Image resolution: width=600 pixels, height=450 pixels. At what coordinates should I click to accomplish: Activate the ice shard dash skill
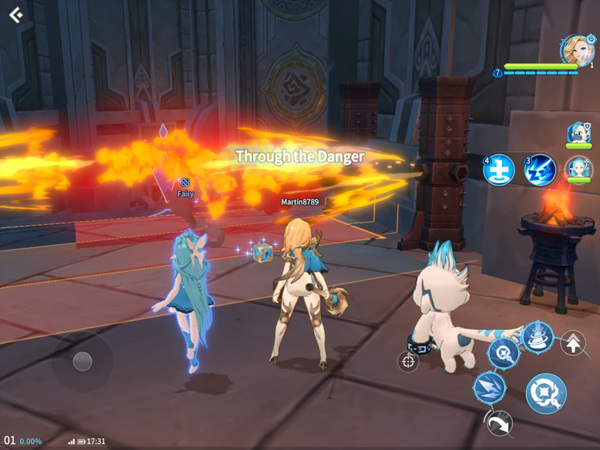489,386
